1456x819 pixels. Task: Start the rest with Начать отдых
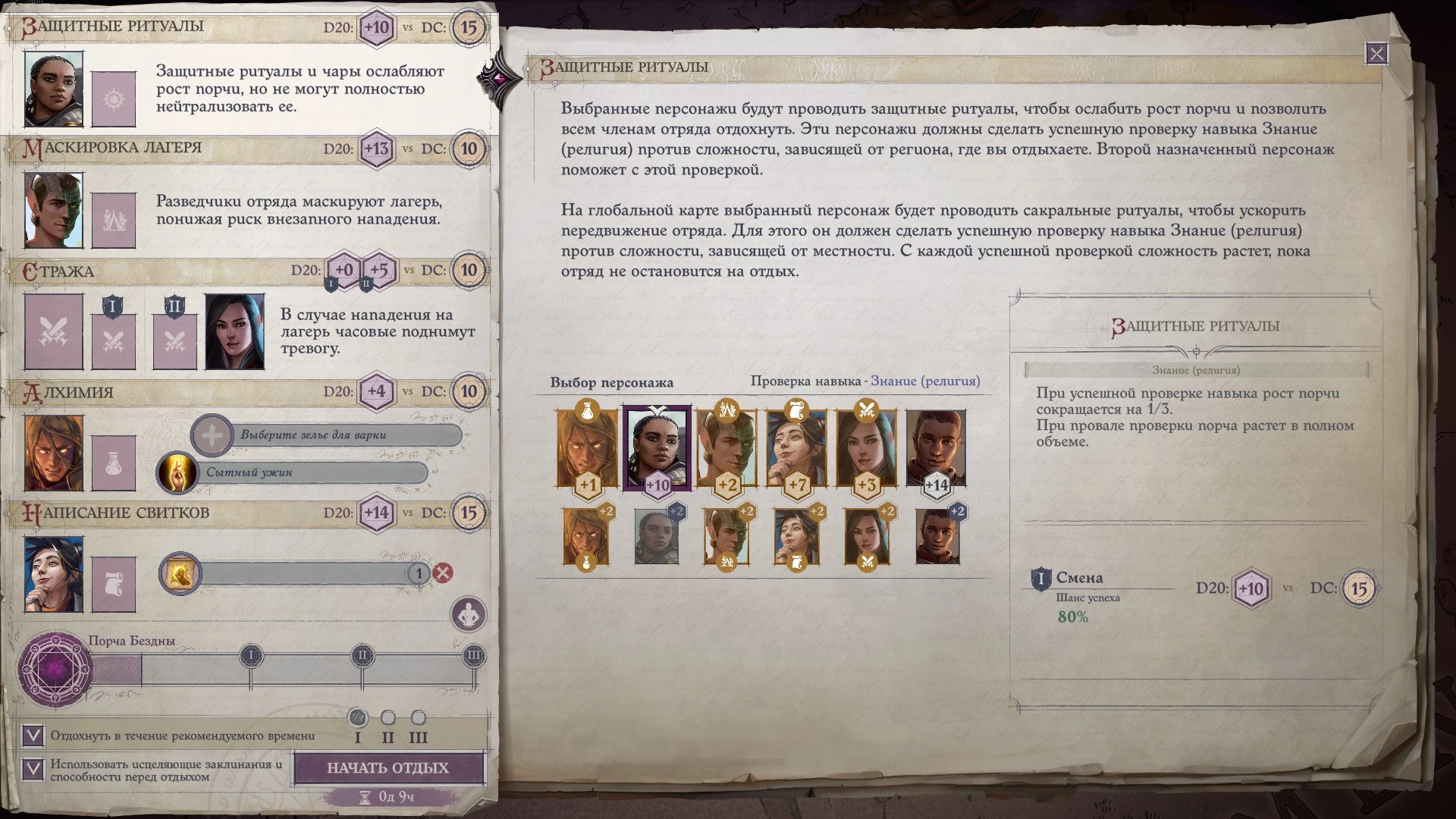388,767
